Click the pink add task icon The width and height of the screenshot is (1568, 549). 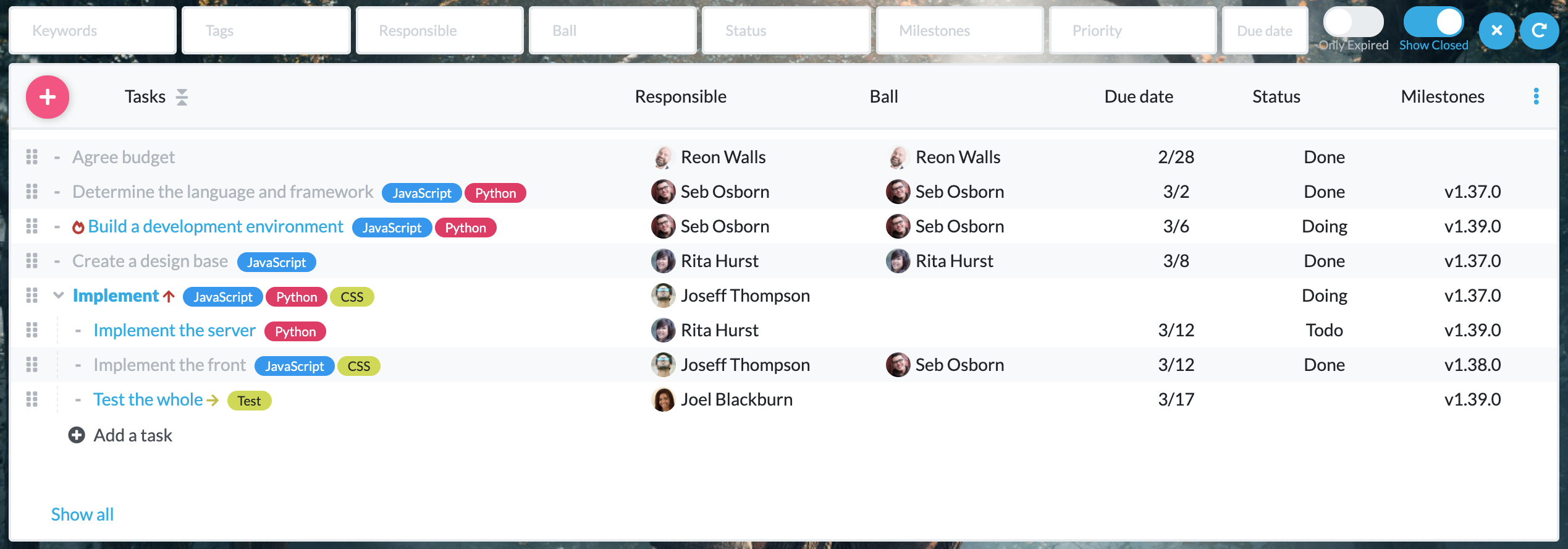pos(46,96)
